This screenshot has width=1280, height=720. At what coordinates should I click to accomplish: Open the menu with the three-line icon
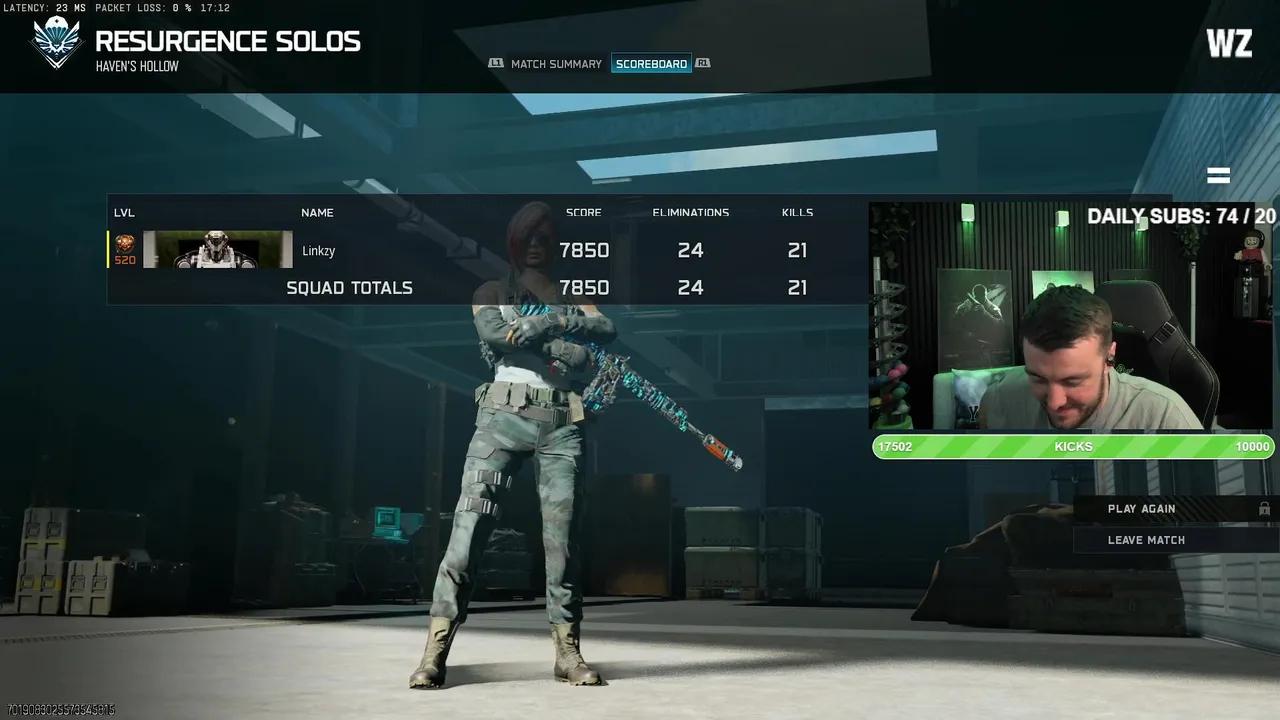(1218, 176)
